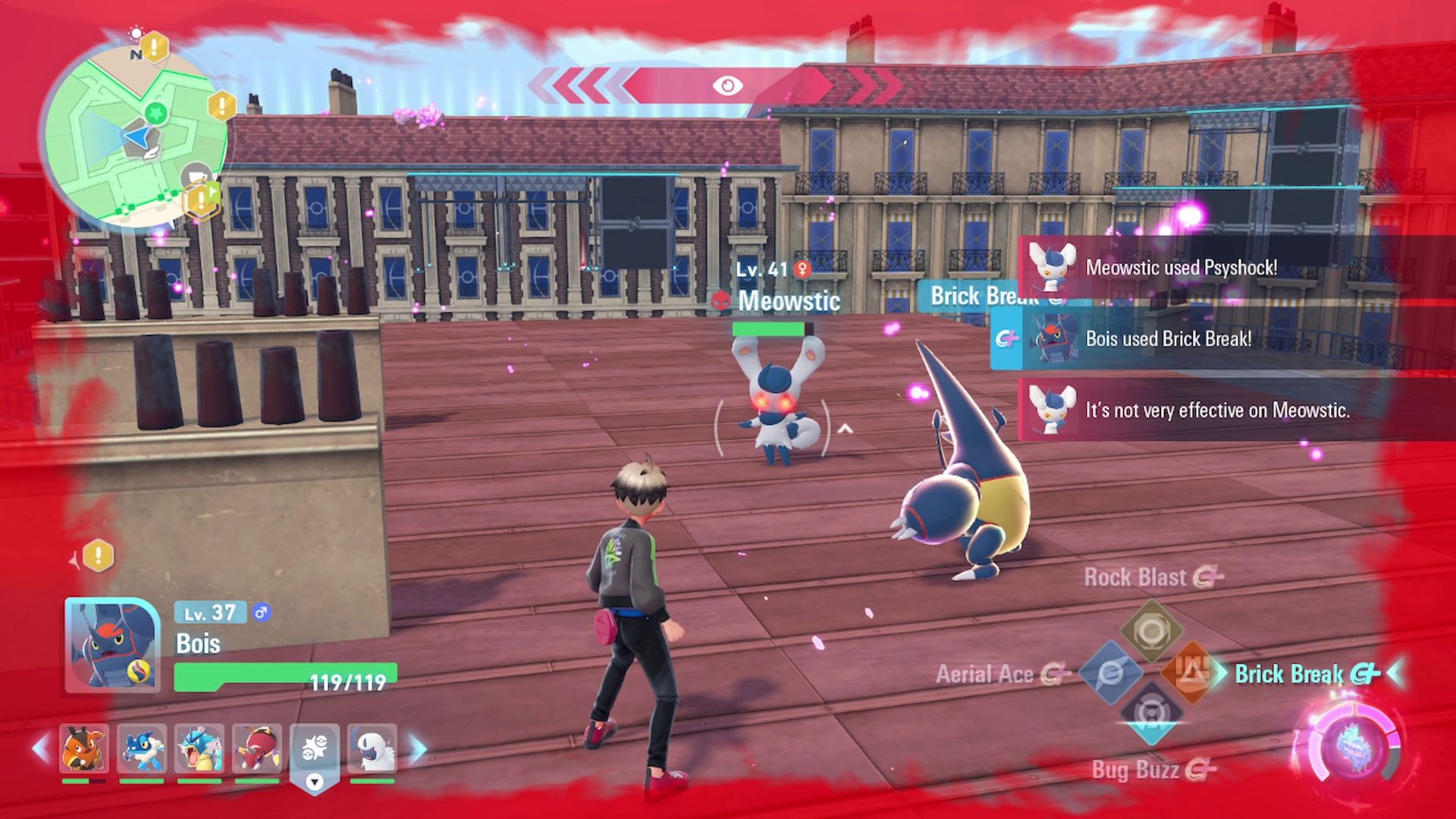Click the lock-on eye indicator banner
This screenshot has width=1456, height=819.
tap(726, 86)
